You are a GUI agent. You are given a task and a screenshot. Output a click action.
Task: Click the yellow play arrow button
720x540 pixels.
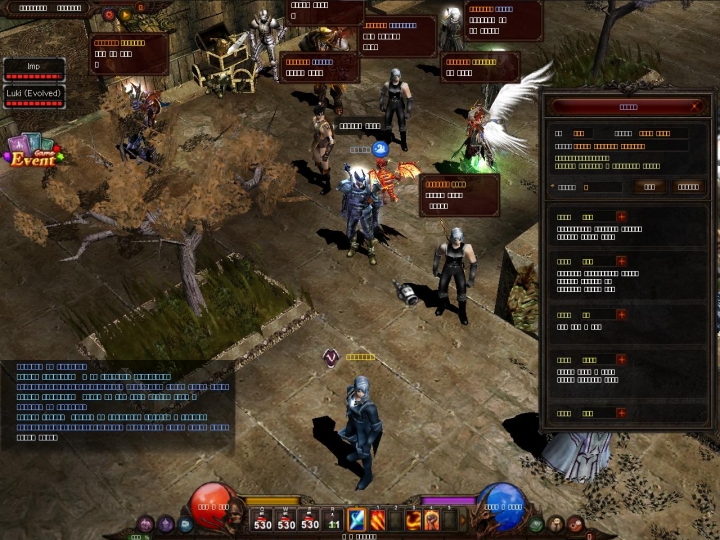[x=125, y=15]
